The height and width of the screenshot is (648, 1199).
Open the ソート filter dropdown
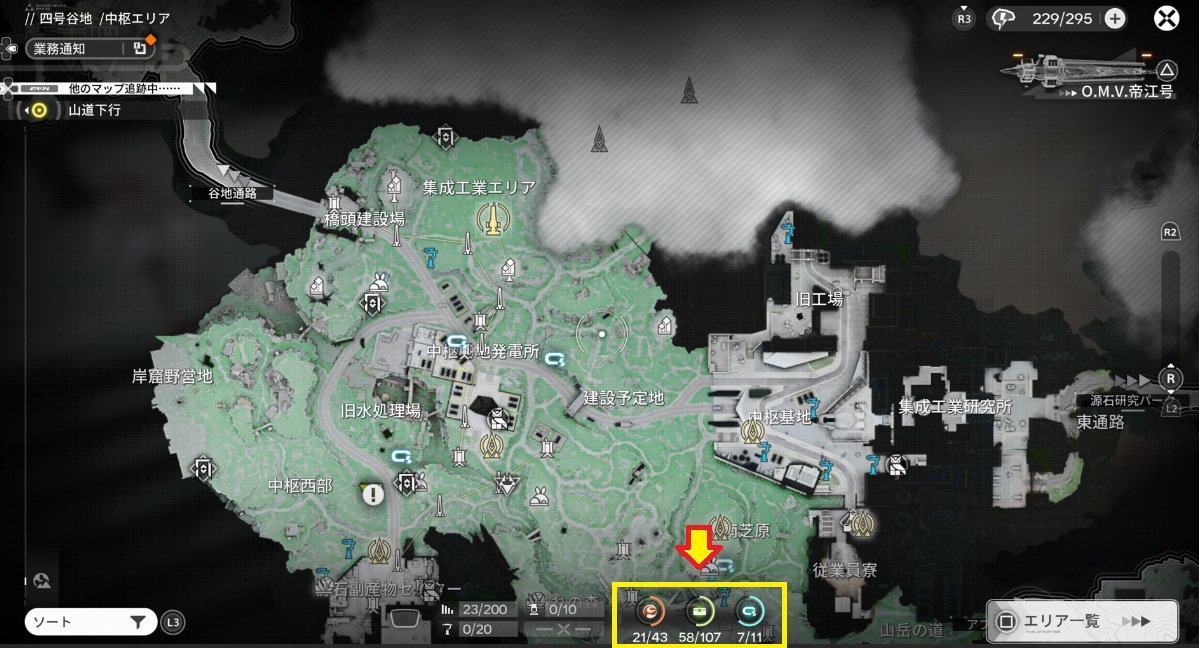click(90, 622)
